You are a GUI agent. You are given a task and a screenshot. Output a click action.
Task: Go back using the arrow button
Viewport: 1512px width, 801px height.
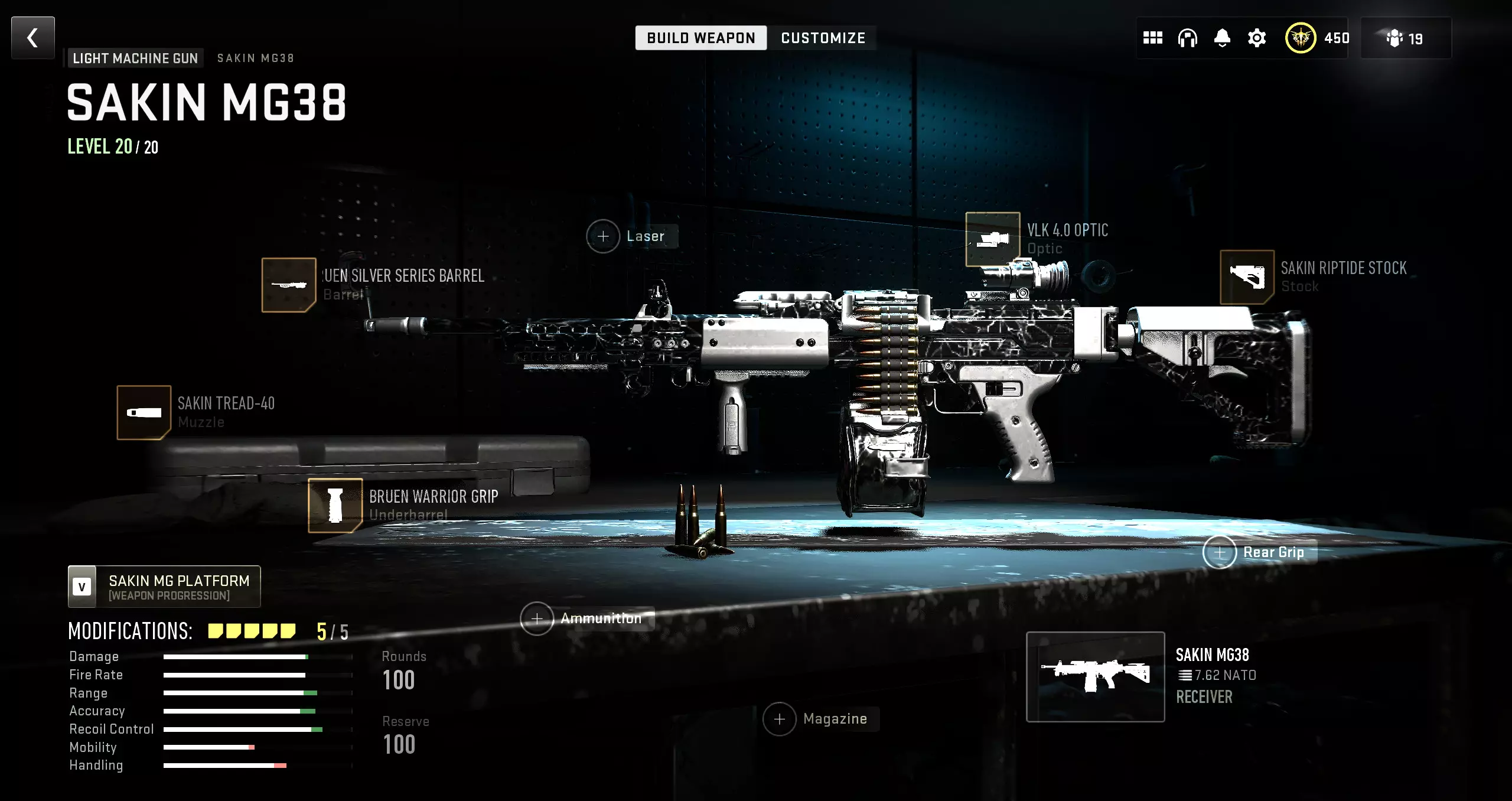pos(33,38)
